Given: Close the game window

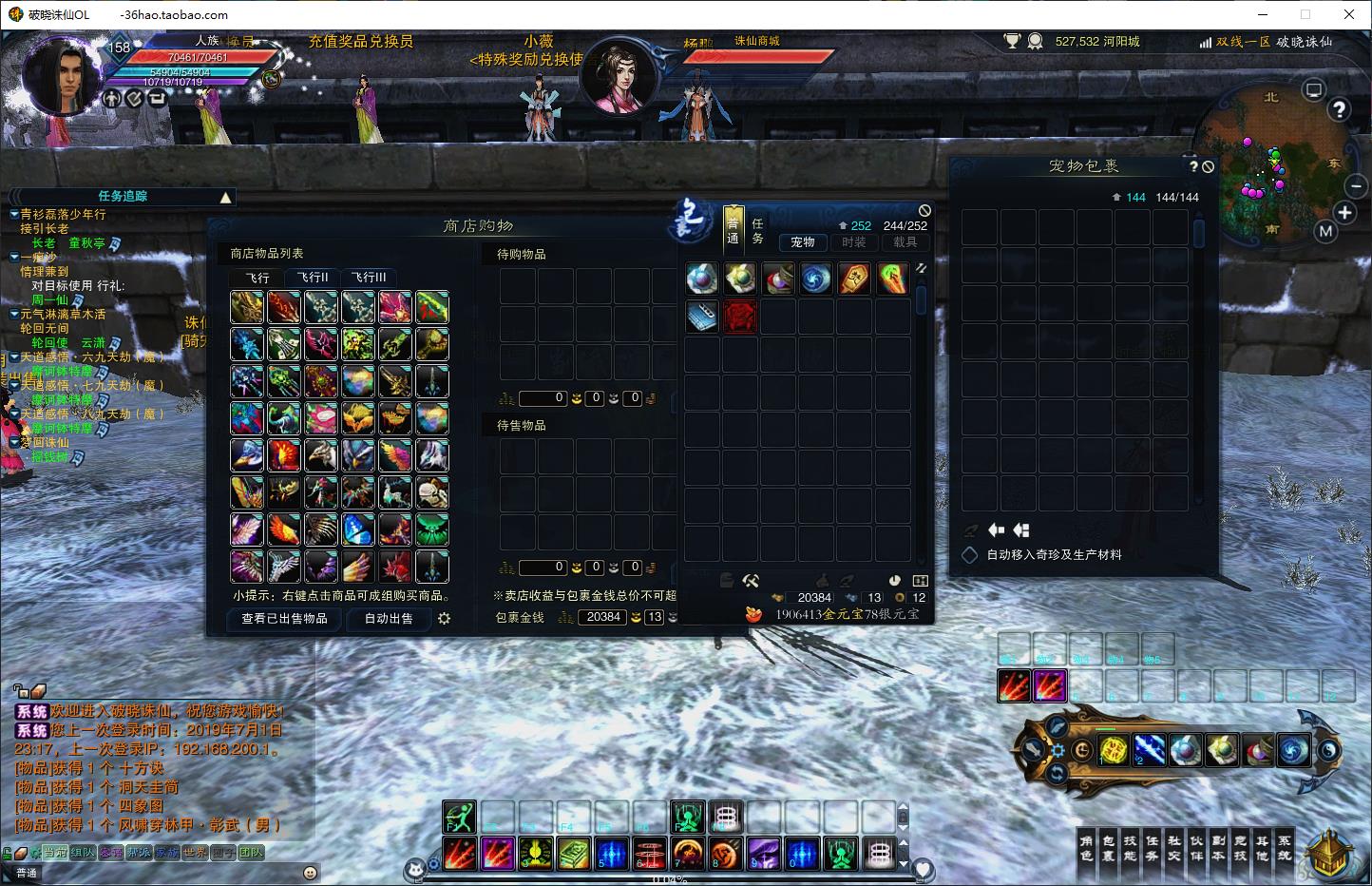Looking at the screenshot, I should point(1349,14).
